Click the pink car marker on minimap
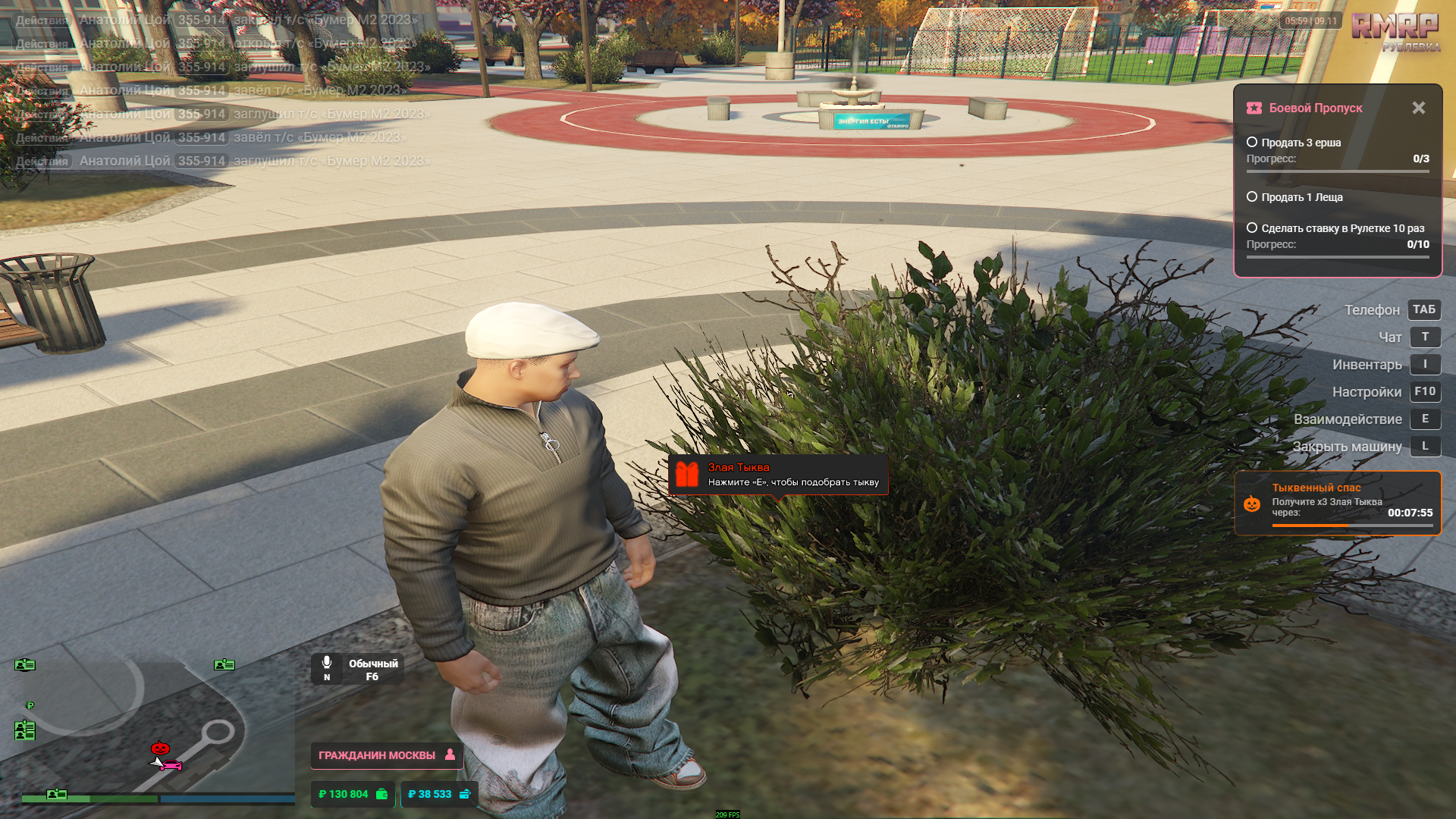The image size is (1456, 819). click(171, 765)
